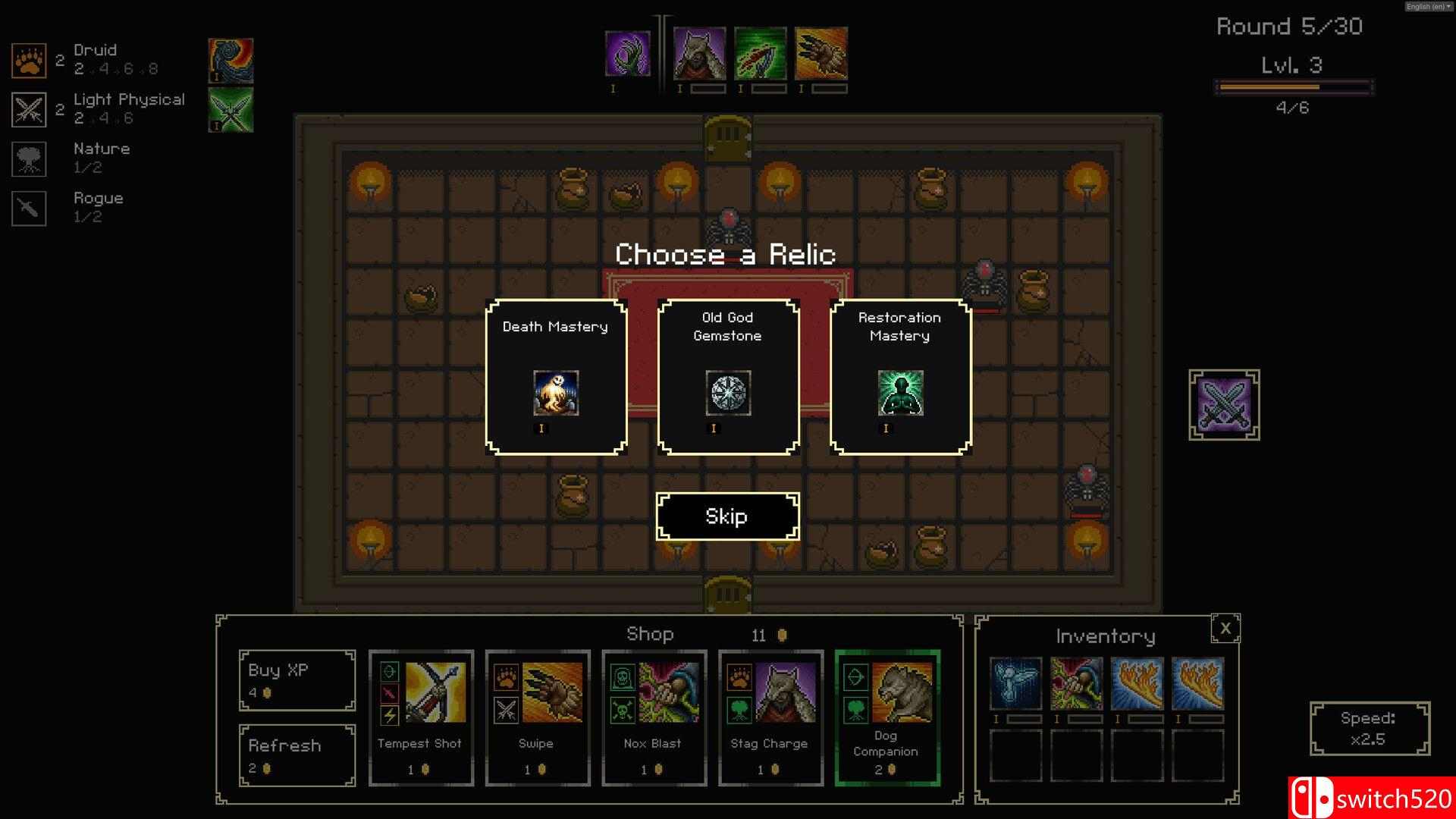Choose the Death Mastery relic
1456x819 pixels.
pos(556,377)
